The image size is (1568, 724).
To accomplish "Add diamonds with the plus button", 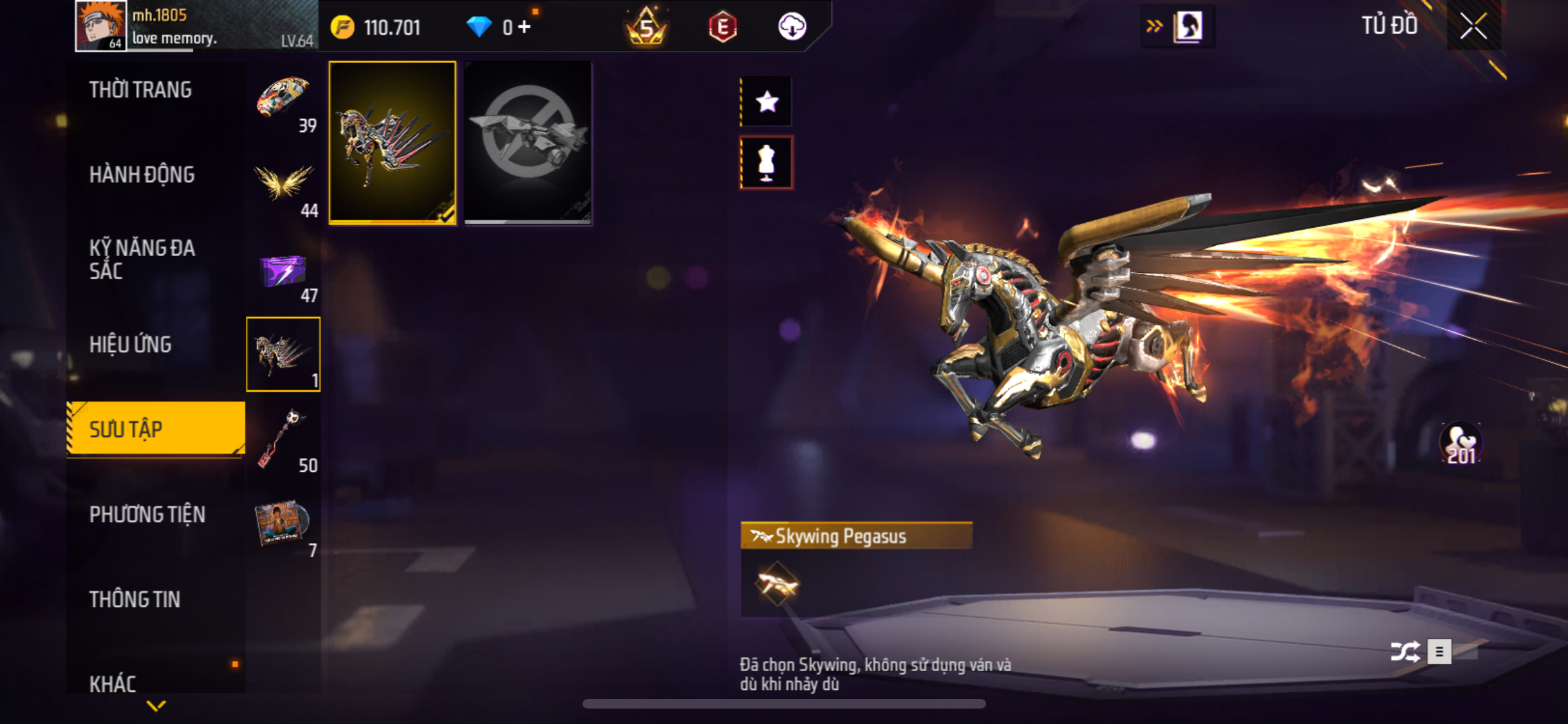I will click(525, 27).
